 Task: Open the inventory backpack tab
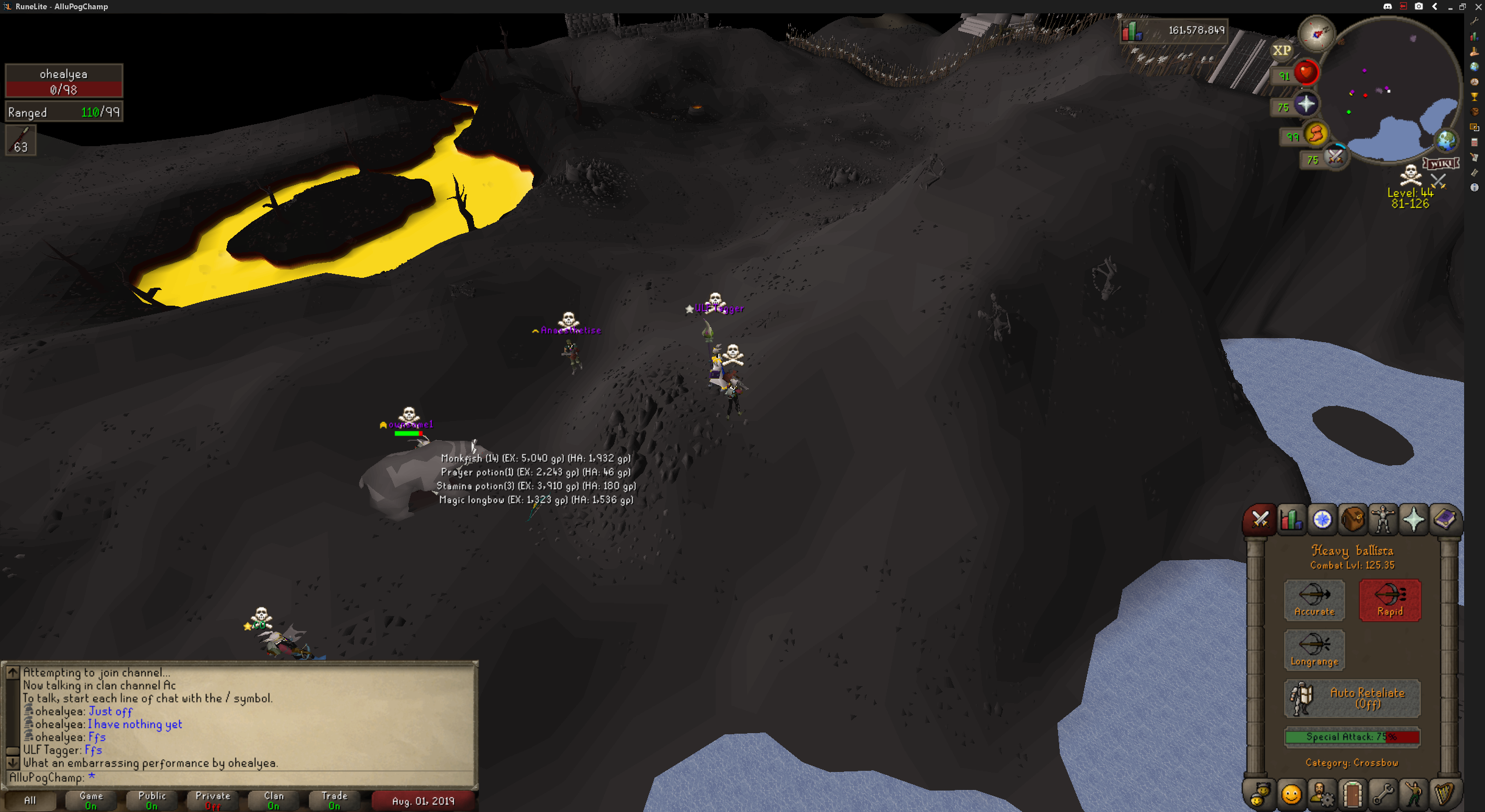(x=1353, y=519)
